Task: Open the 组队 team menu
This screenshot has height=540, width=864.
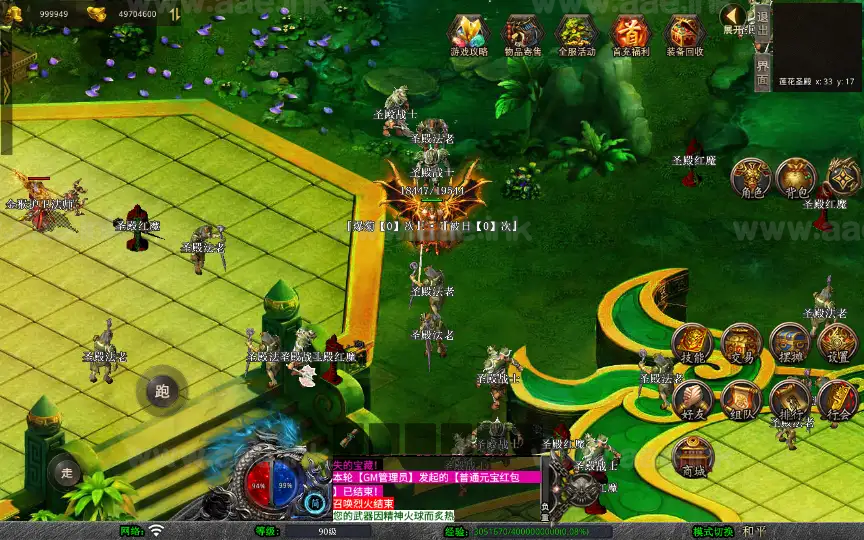Action: (741, 399)
